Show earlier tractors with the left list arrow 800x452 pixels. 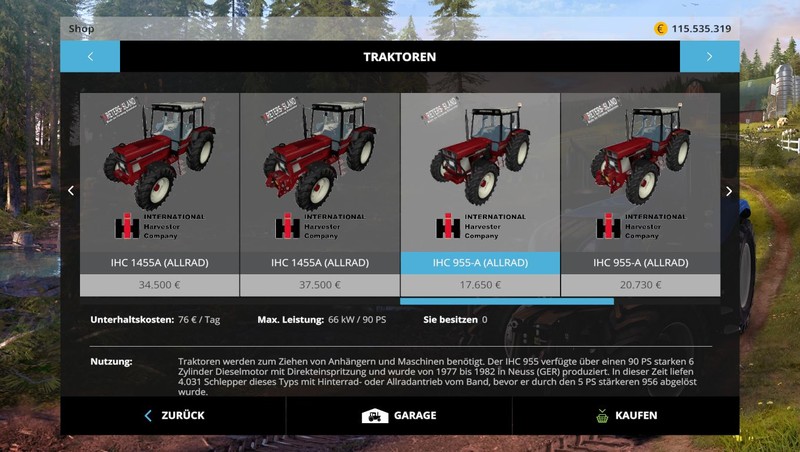(70, 191)
